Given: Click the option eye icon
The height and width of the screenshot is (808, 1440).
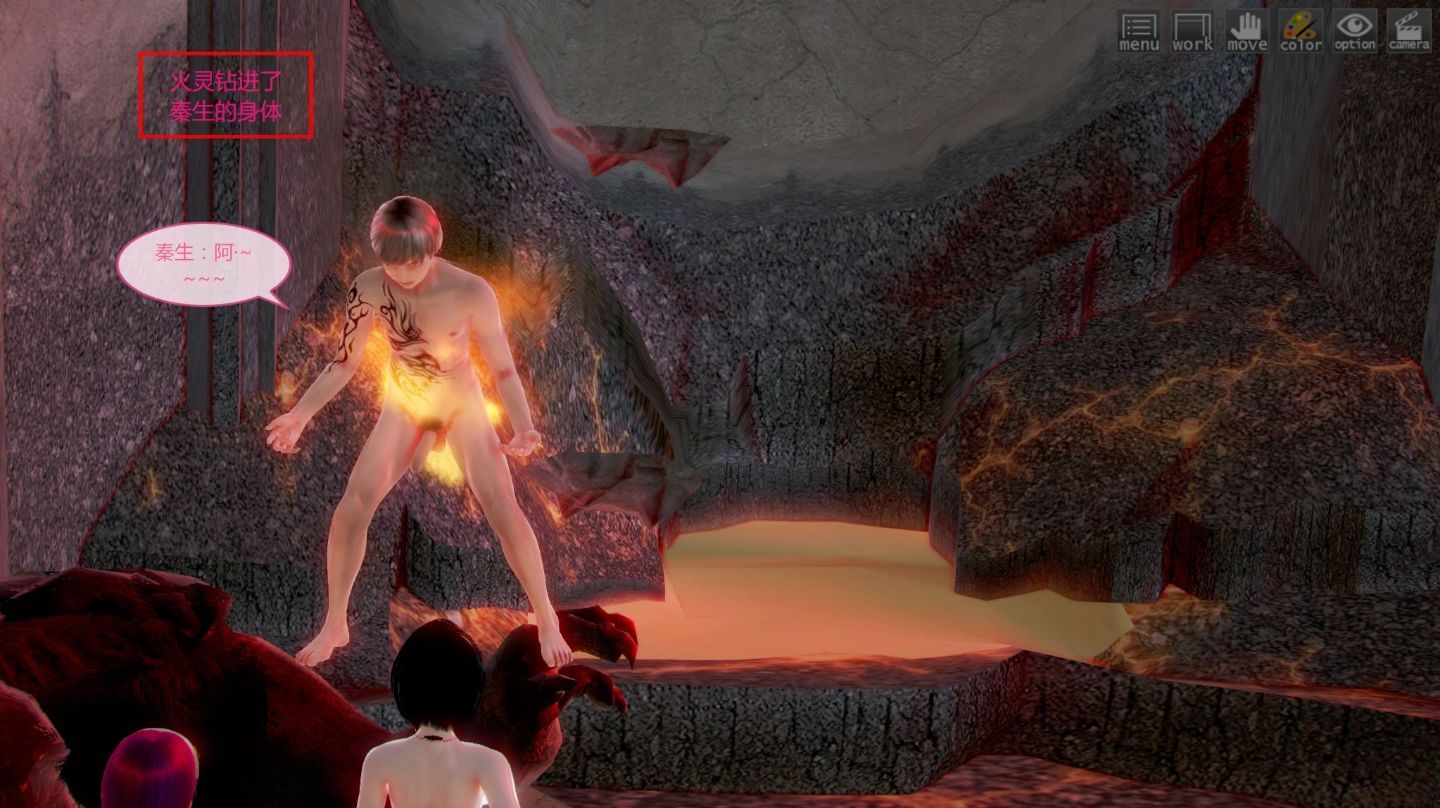Looking at the screenshot, I should coord(1355,30).
